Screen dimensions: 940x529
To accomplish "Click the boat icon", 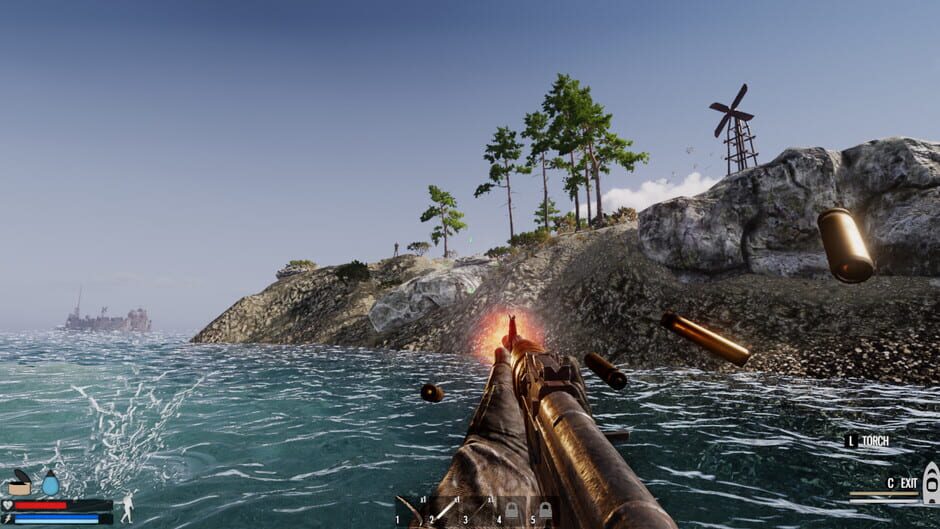I will pos(930,483).
